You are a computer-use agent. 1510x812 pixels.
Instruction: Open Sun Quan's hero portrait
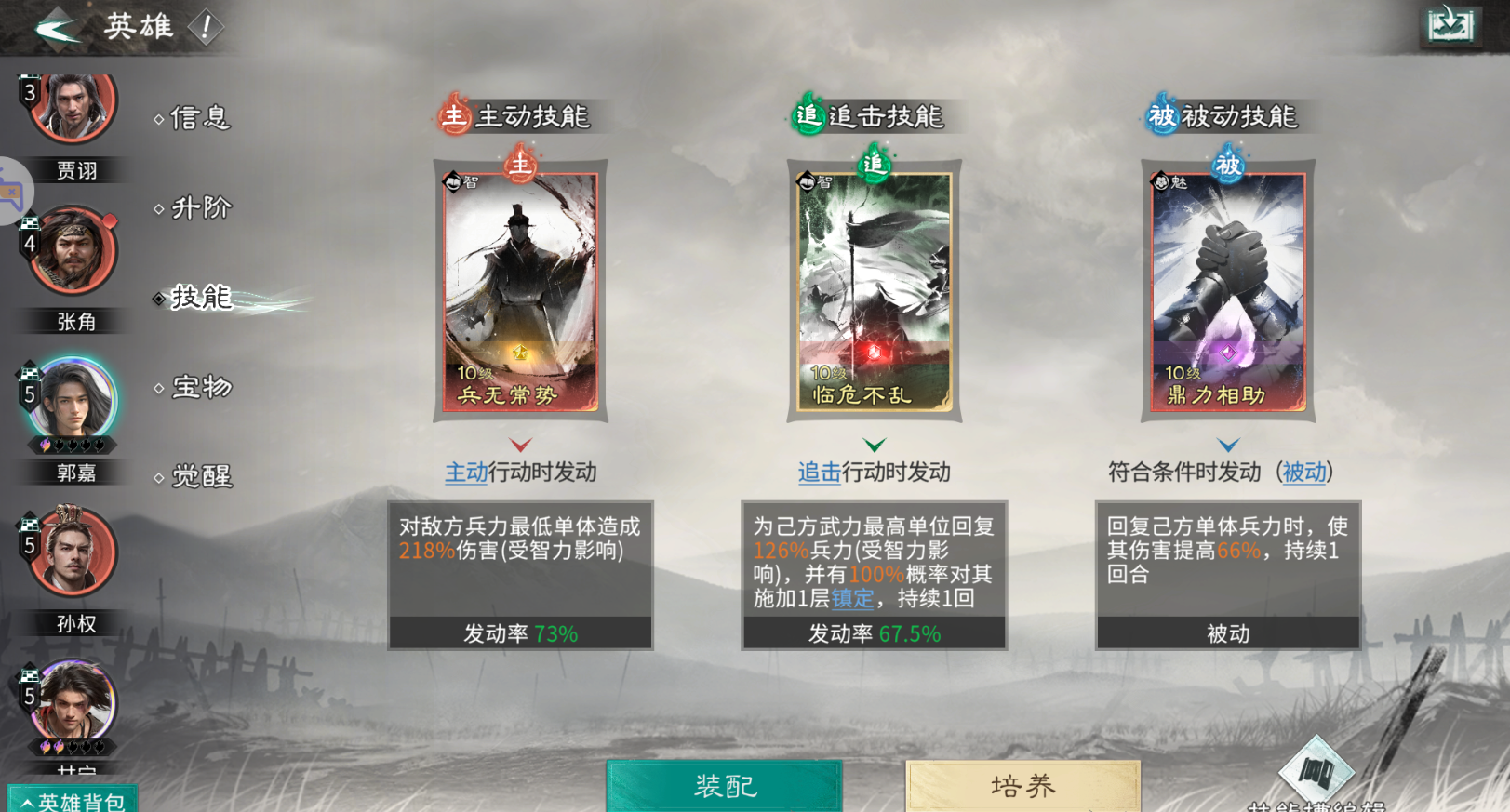[73, 551]
